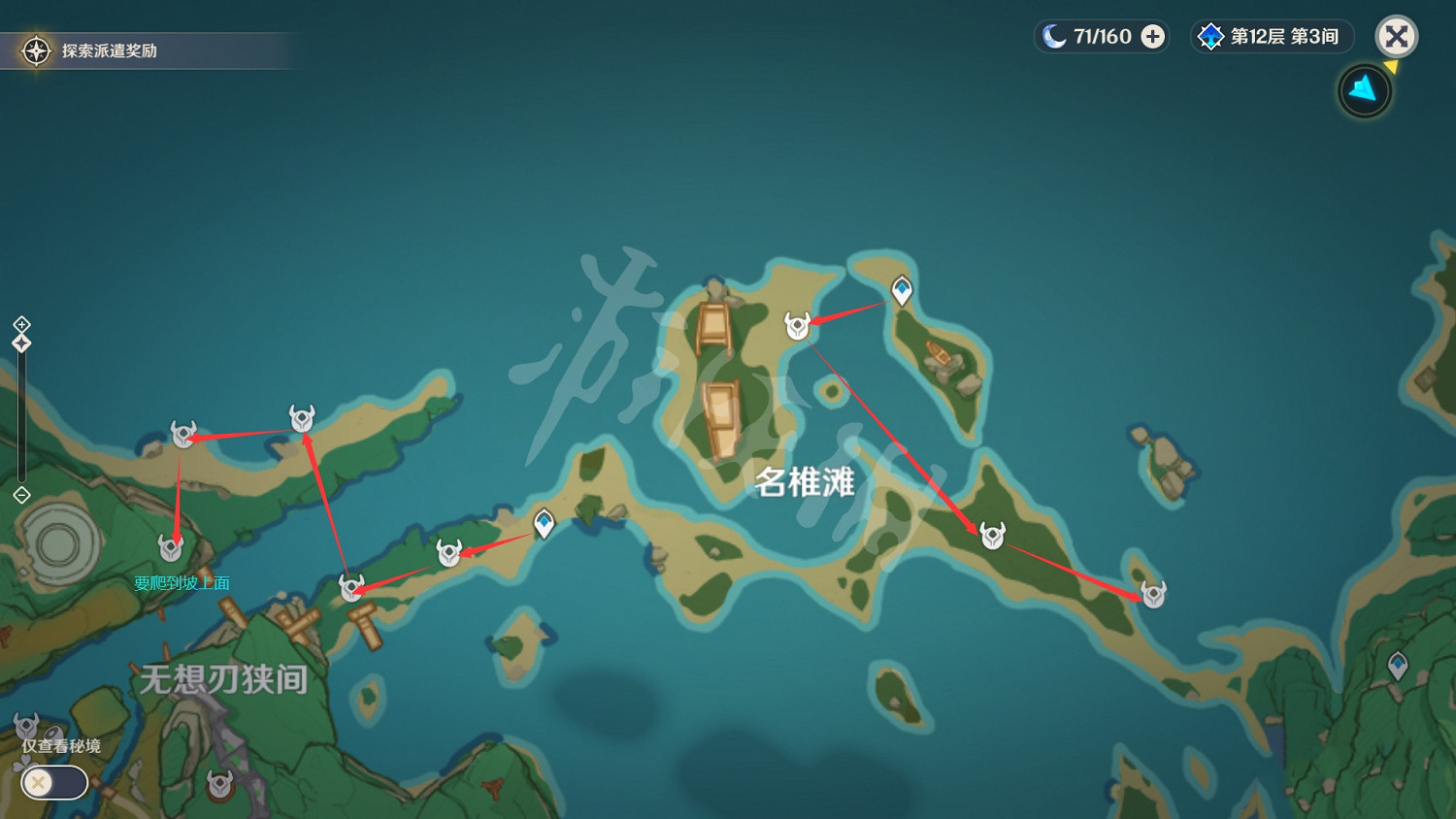1456x819 pixels.
Task: Toggle the 仅查看秘境 switch
Action: pyautogui.click(x=53, y=782)
